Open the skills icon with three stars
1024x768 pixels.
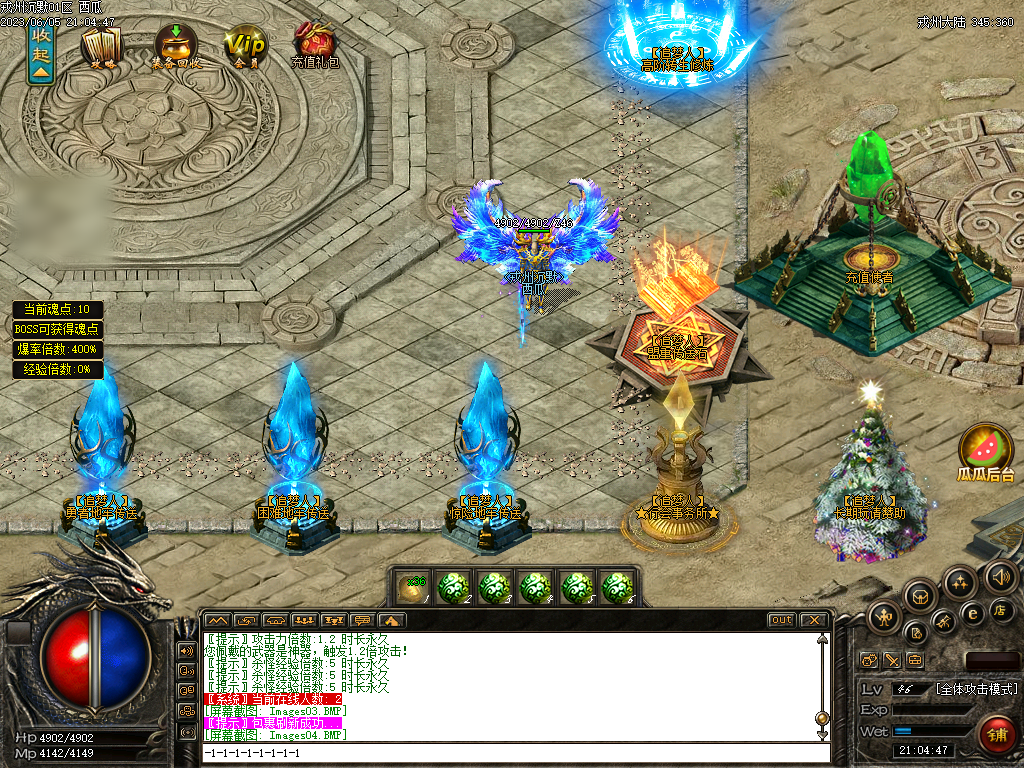pos(961,583)
